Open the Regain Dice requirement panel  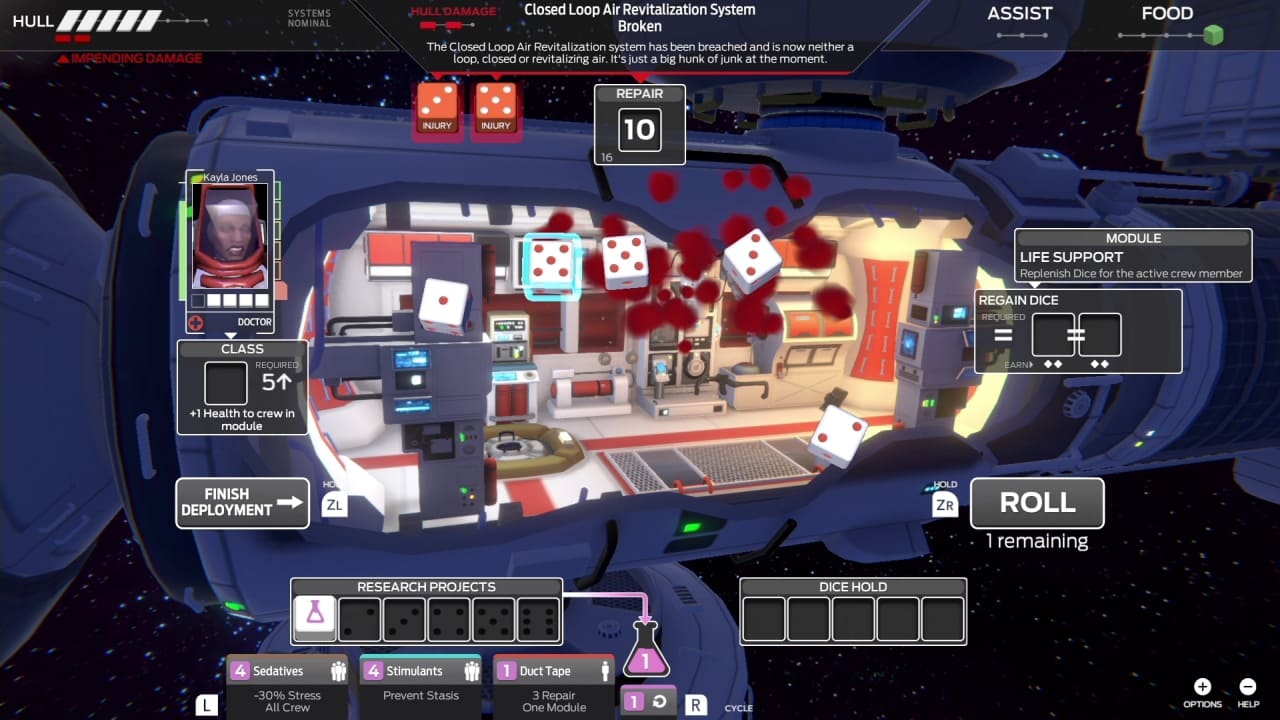[x=1078, y=330]
